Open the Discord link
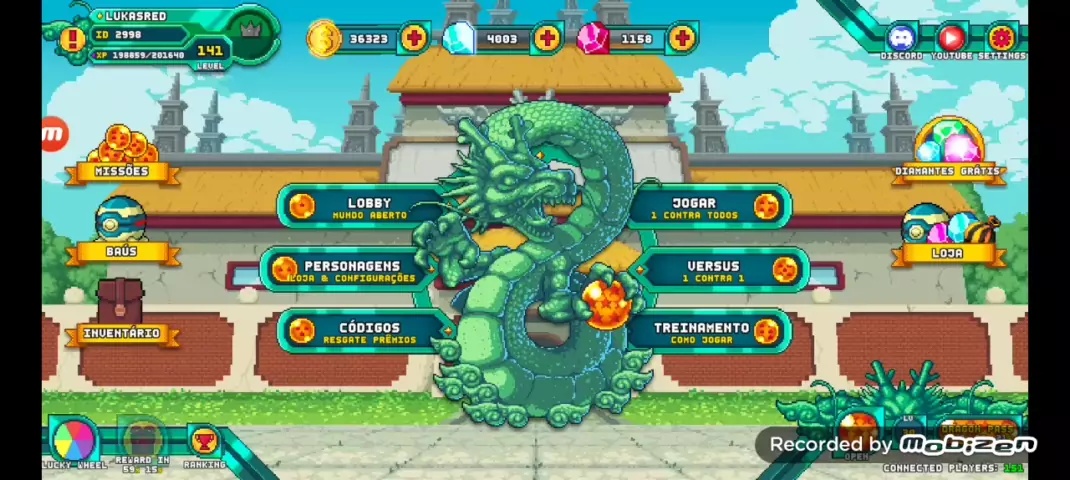Screen dimensions: 1070x480 (901, 39)
